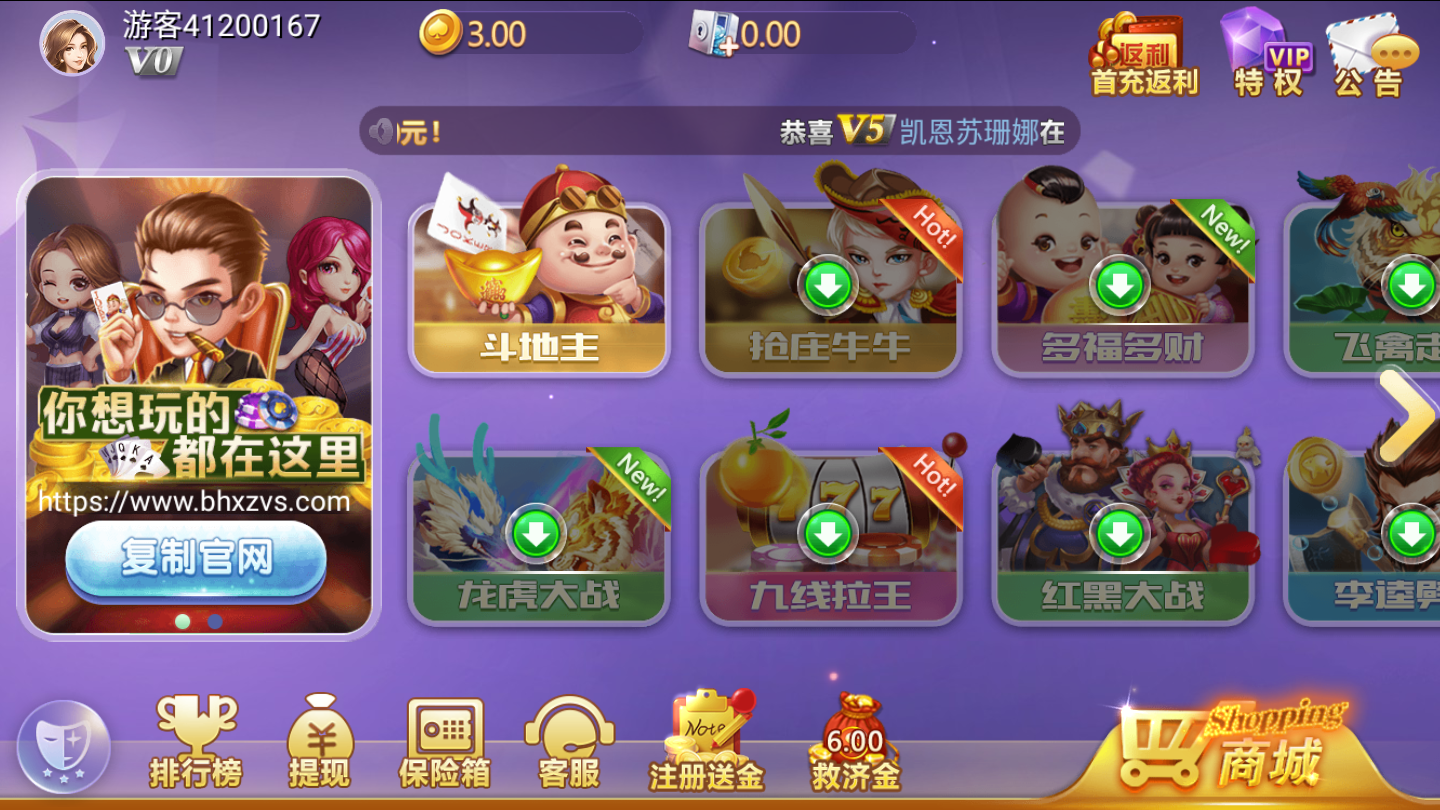Open 首充返利 first-deposit rebate

[x=1143, y=50]
